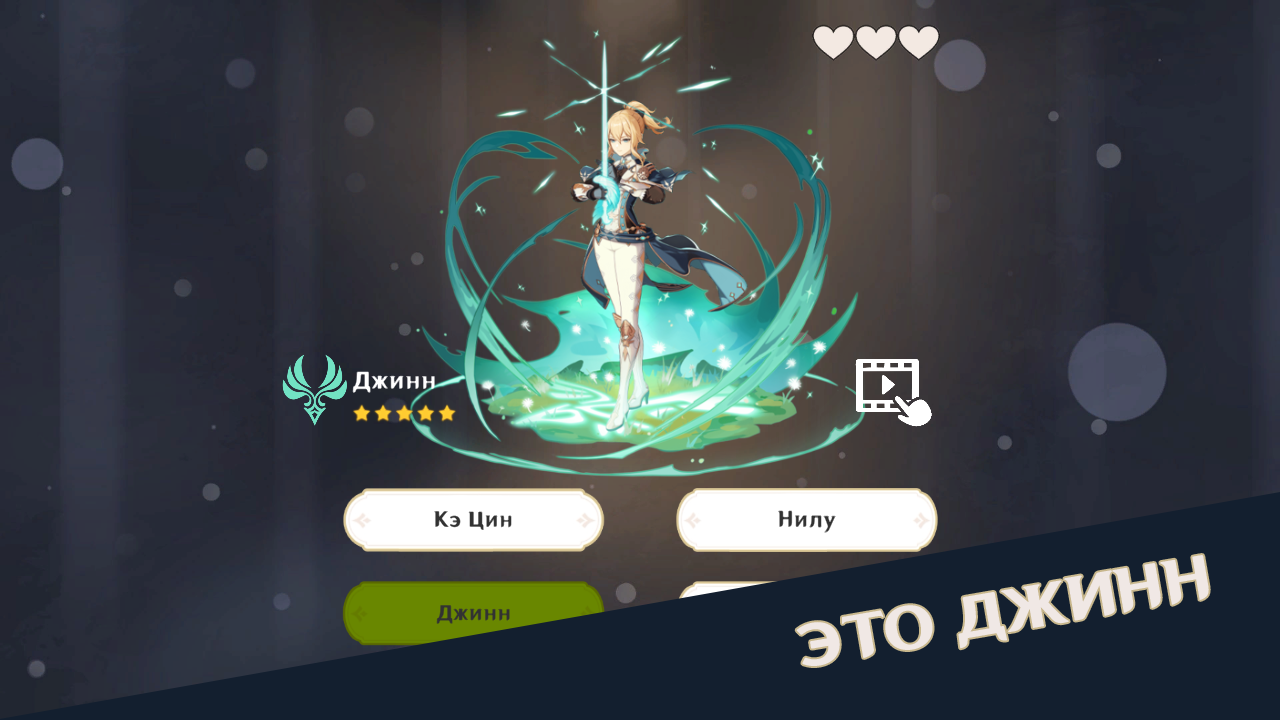This screenshot has width=1280, height=720.
Task: Click the five-star rating row
Action: click(405, 412)
